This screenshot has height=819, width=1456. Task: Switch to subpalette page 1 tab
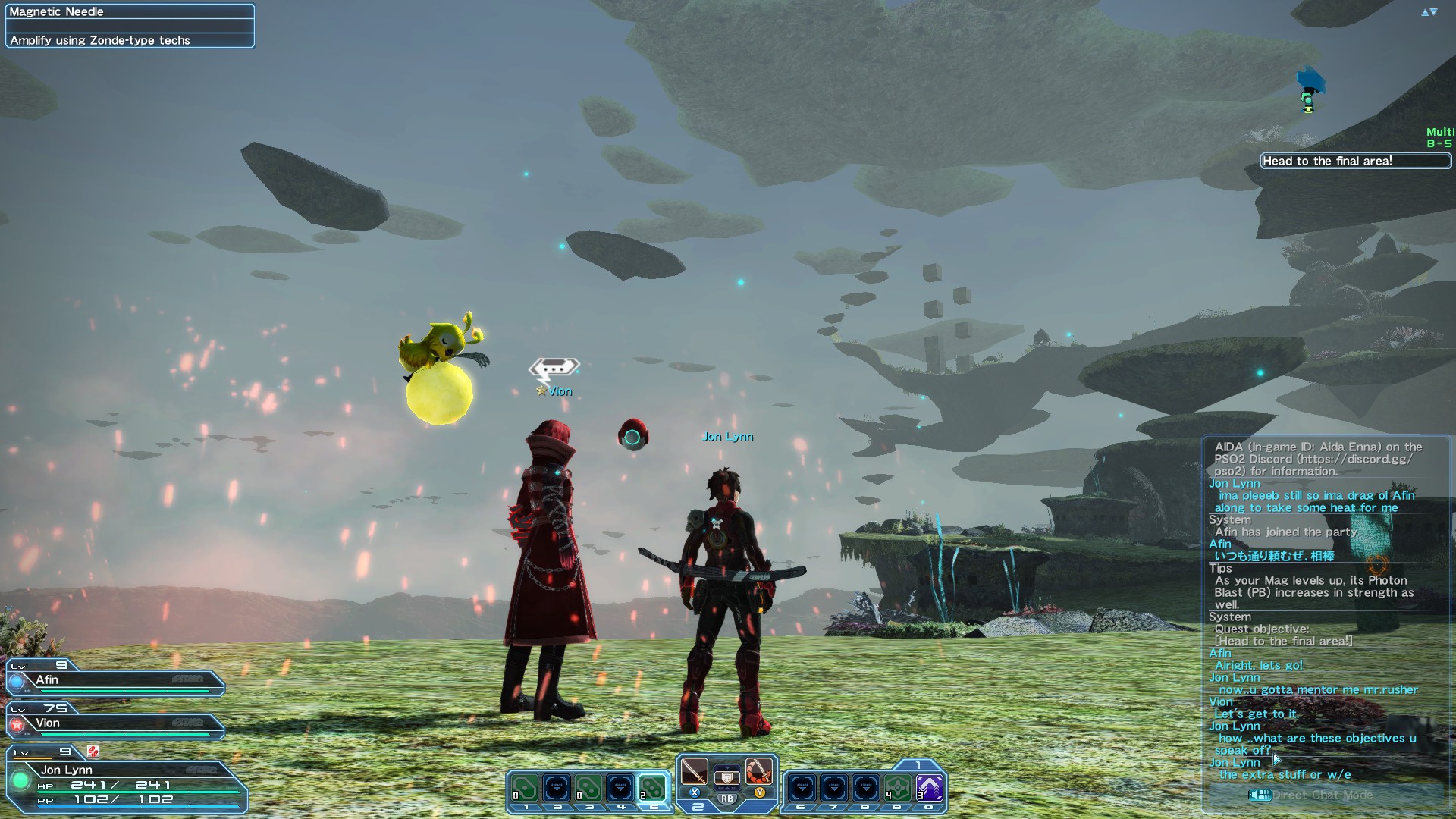point(918,764)
